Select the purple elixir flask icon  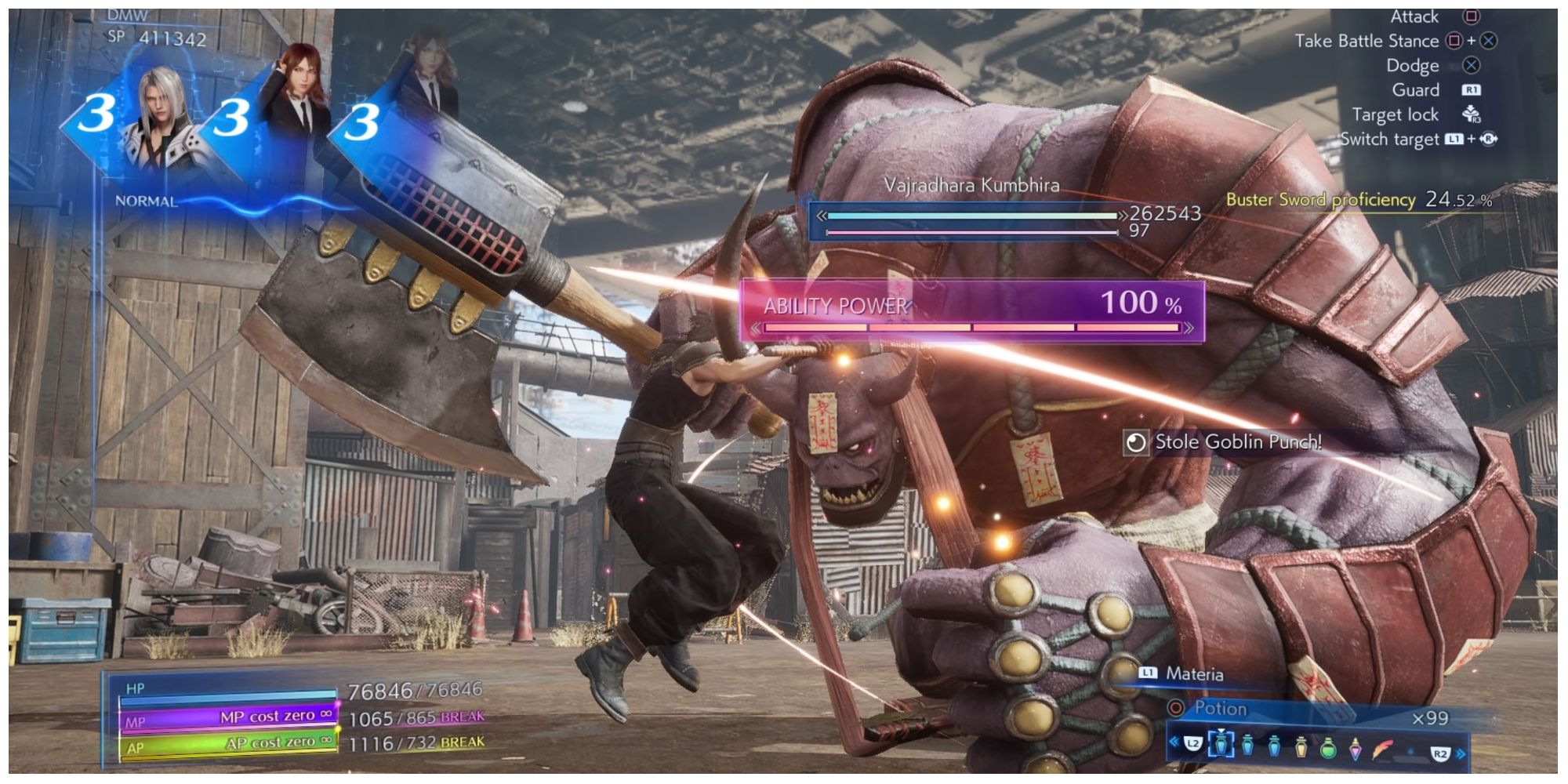1356,749
